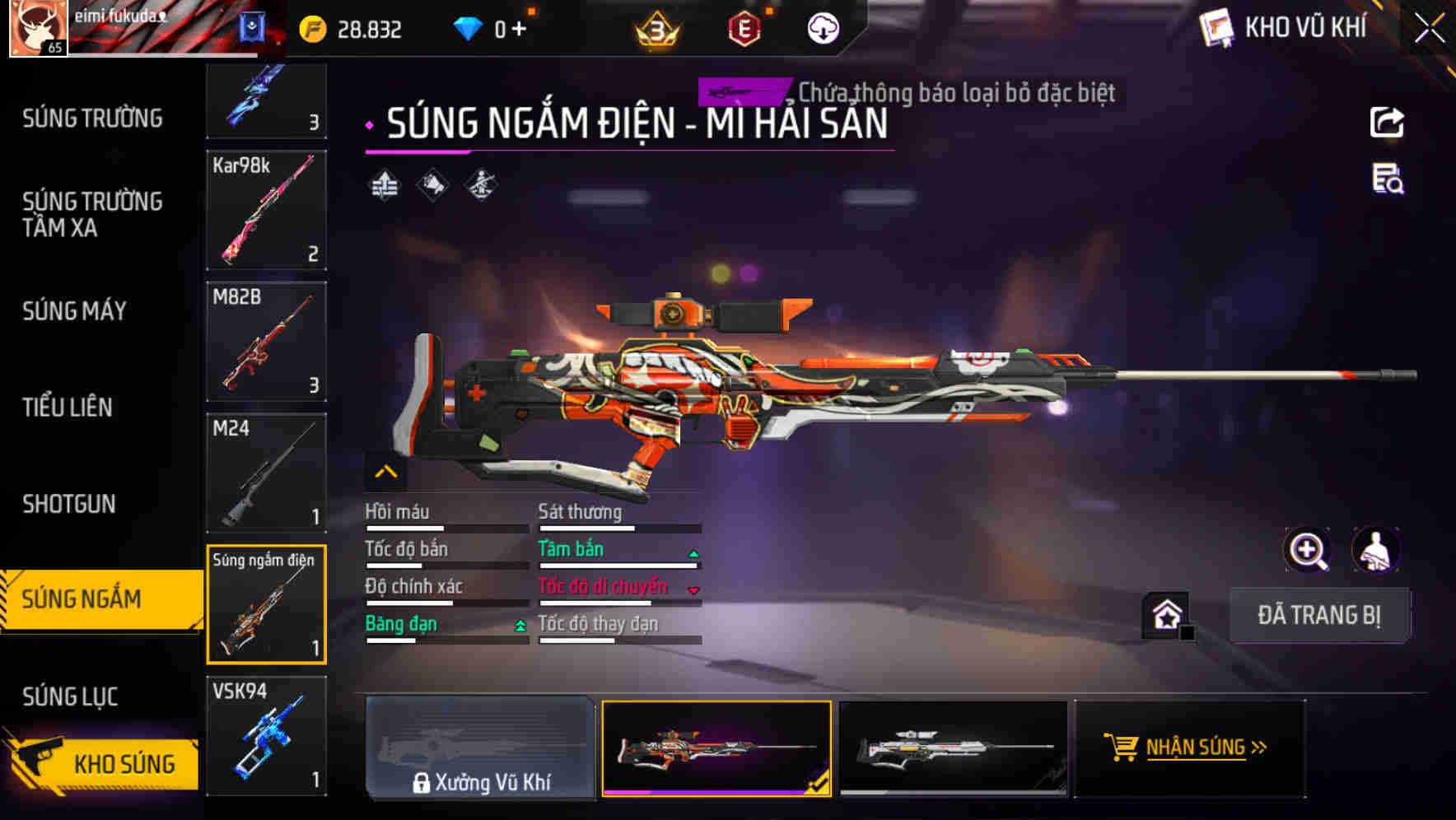Switch to the Tiểu Liên category
The width and height of the screenshot is (1456, 820).
tap(68, 407)
